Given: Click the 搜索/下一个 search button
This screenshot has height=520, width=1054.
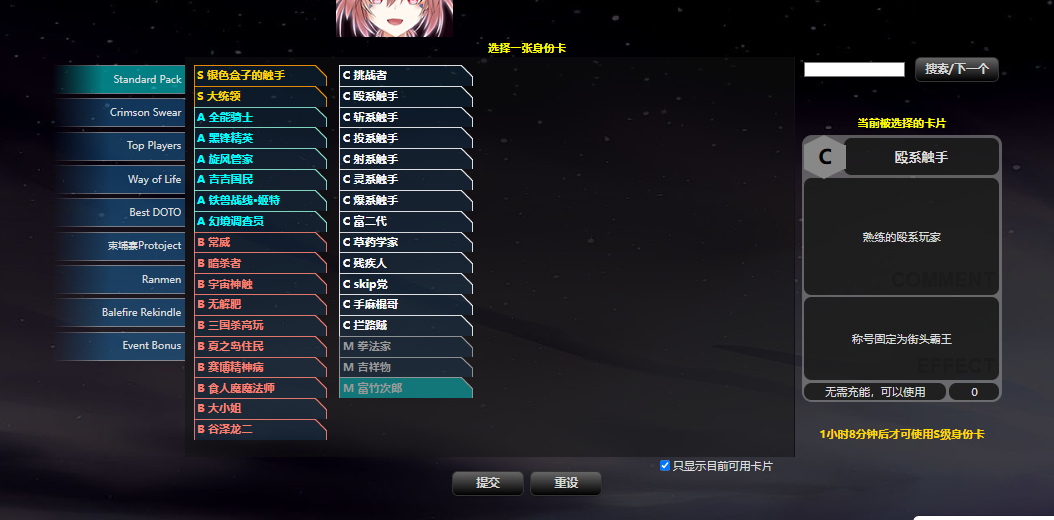Looking at the screenshot, I should coord(956,69).
